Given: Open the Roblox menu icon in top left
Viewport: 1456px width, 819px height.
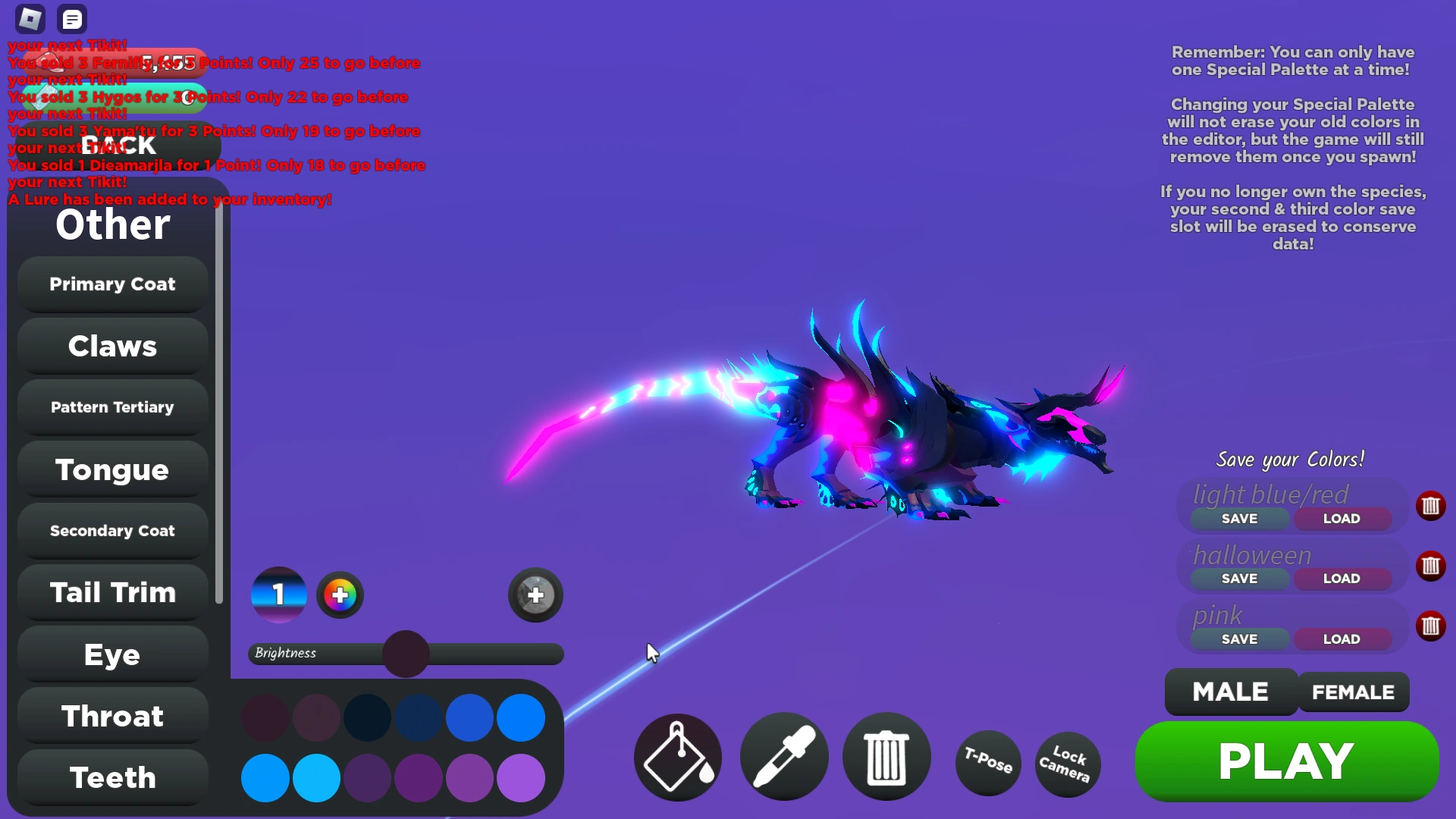Looking at the screenshot, I should click(x=29, y=19).
